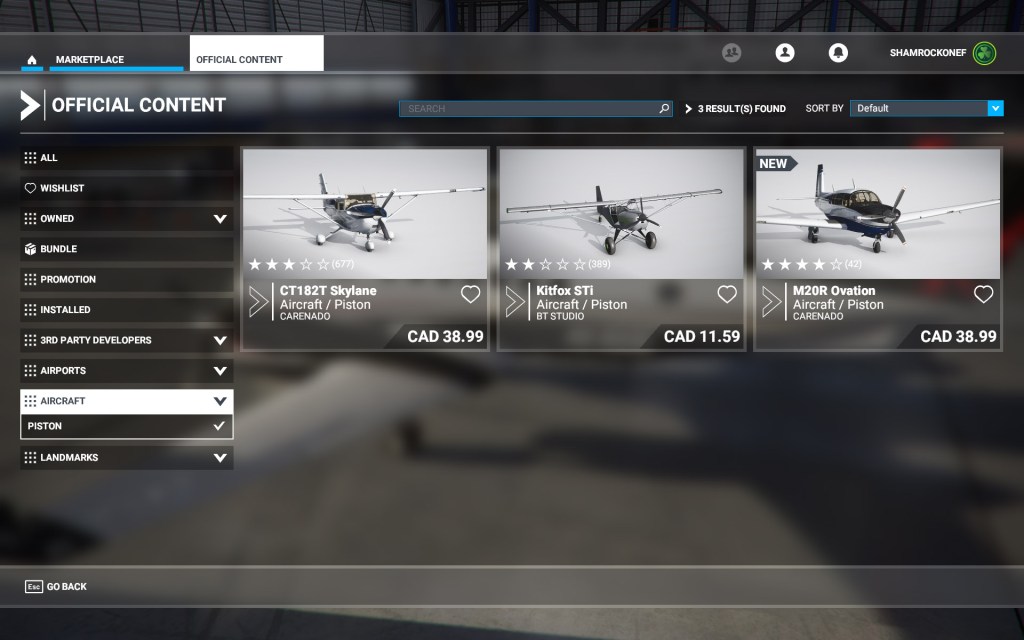Viewport: 1024px width, 640px height.
Task: Select the Official Content tab
Action: (x=256, y=59)
